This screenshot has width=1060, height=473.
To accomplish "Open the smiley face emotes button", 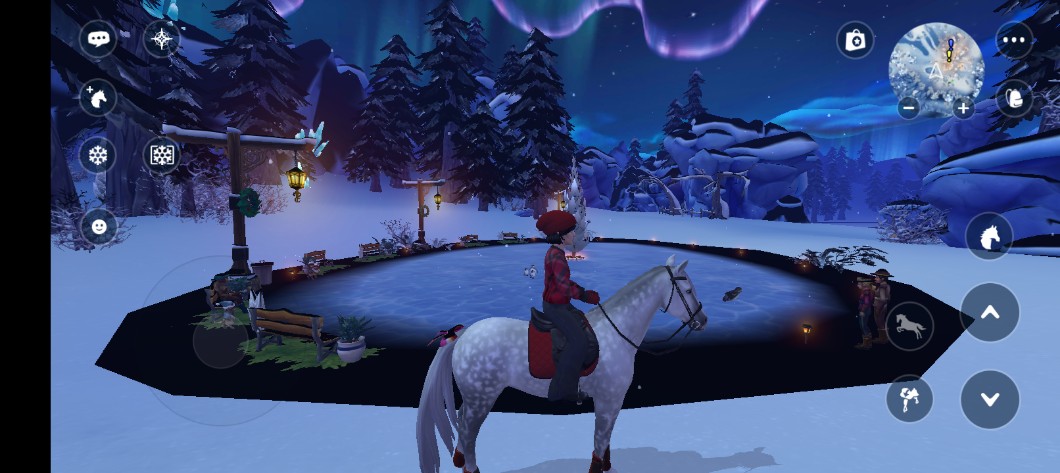I will click(98, 226).
